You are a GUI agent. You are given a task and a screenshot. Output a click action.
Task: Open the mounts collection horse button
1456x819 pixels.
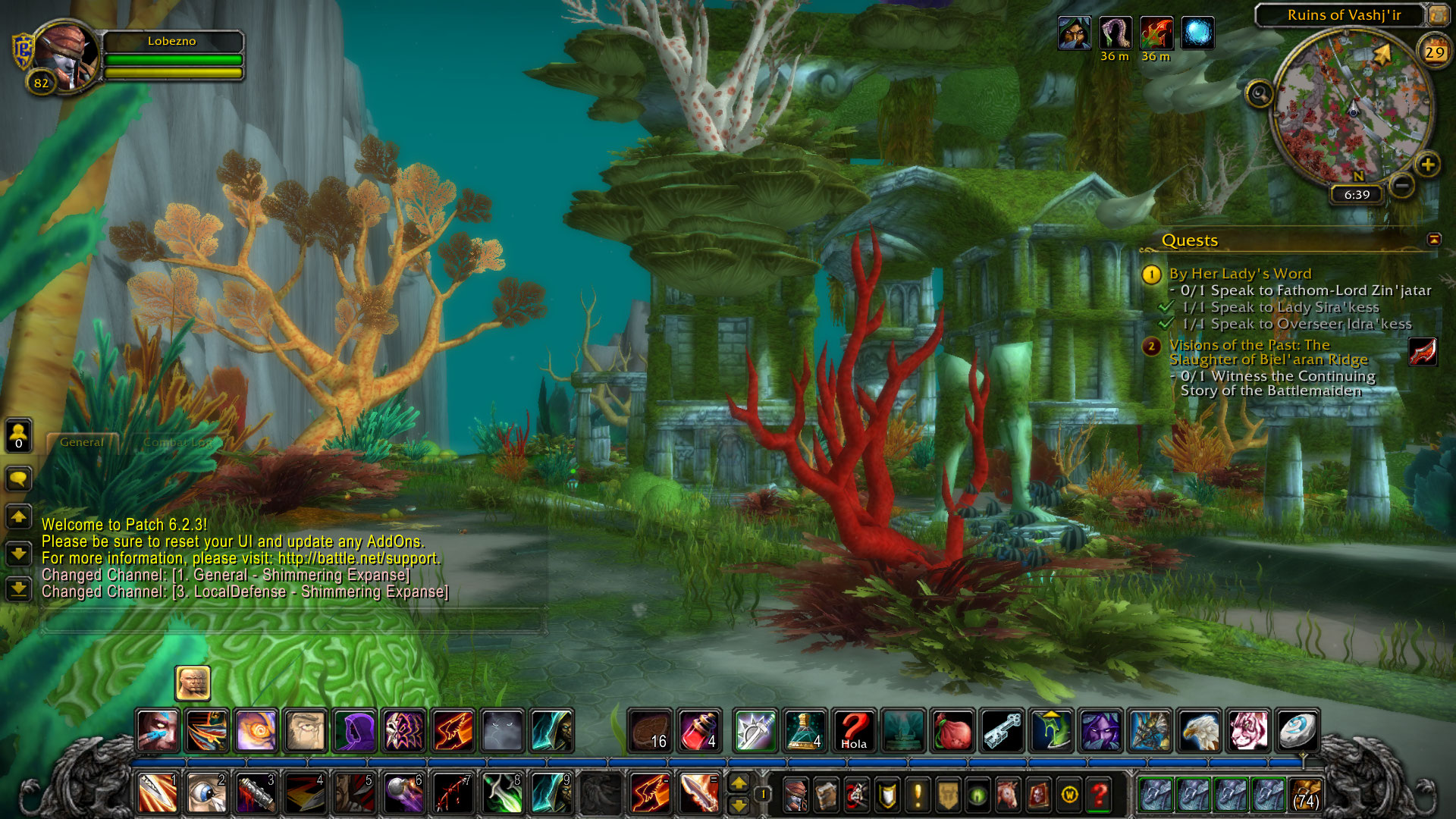click(x=1008, y=795)
